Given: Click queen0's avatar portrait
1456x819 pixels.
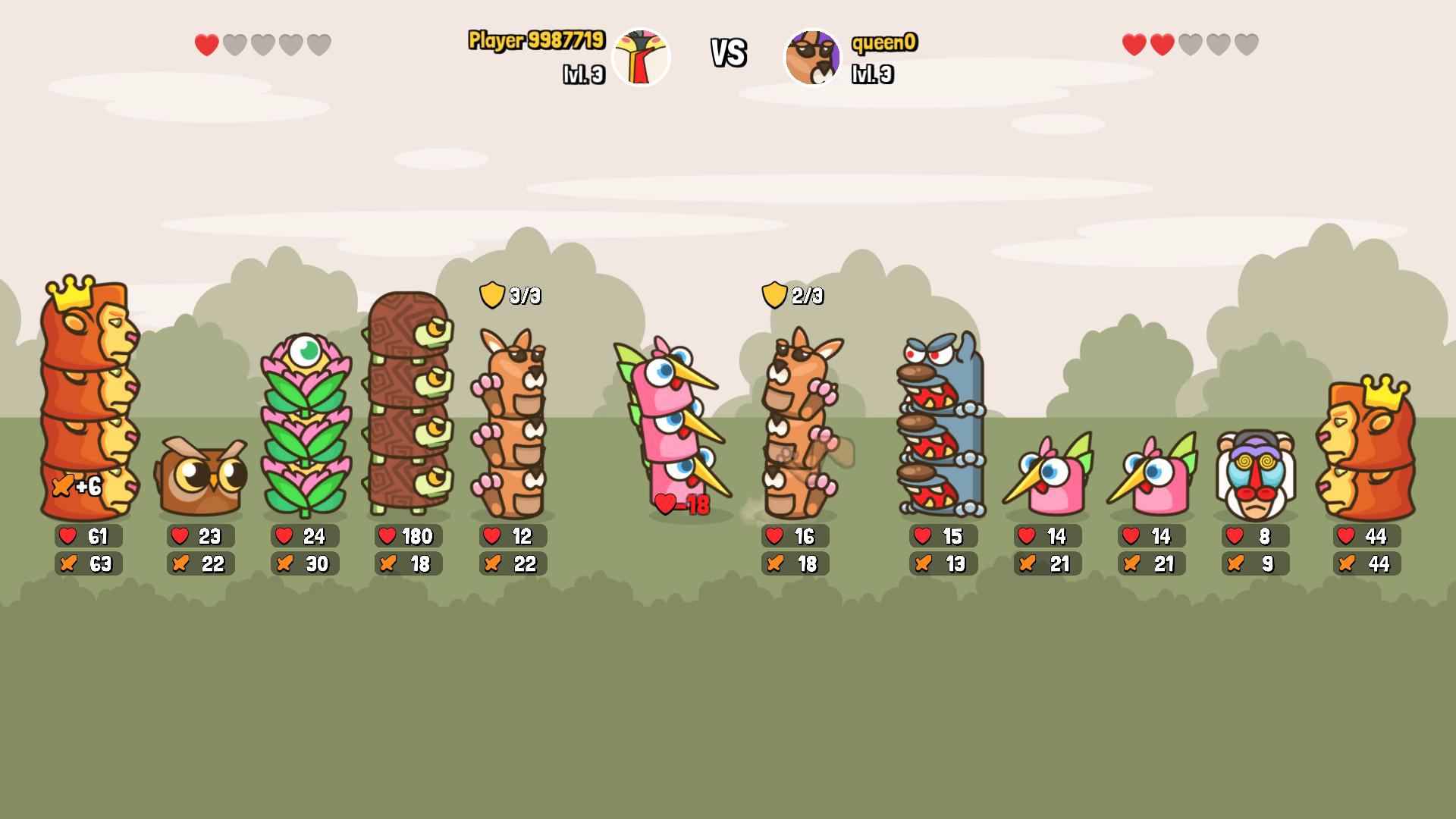Looking at the screenshot, I should [812, 57].
